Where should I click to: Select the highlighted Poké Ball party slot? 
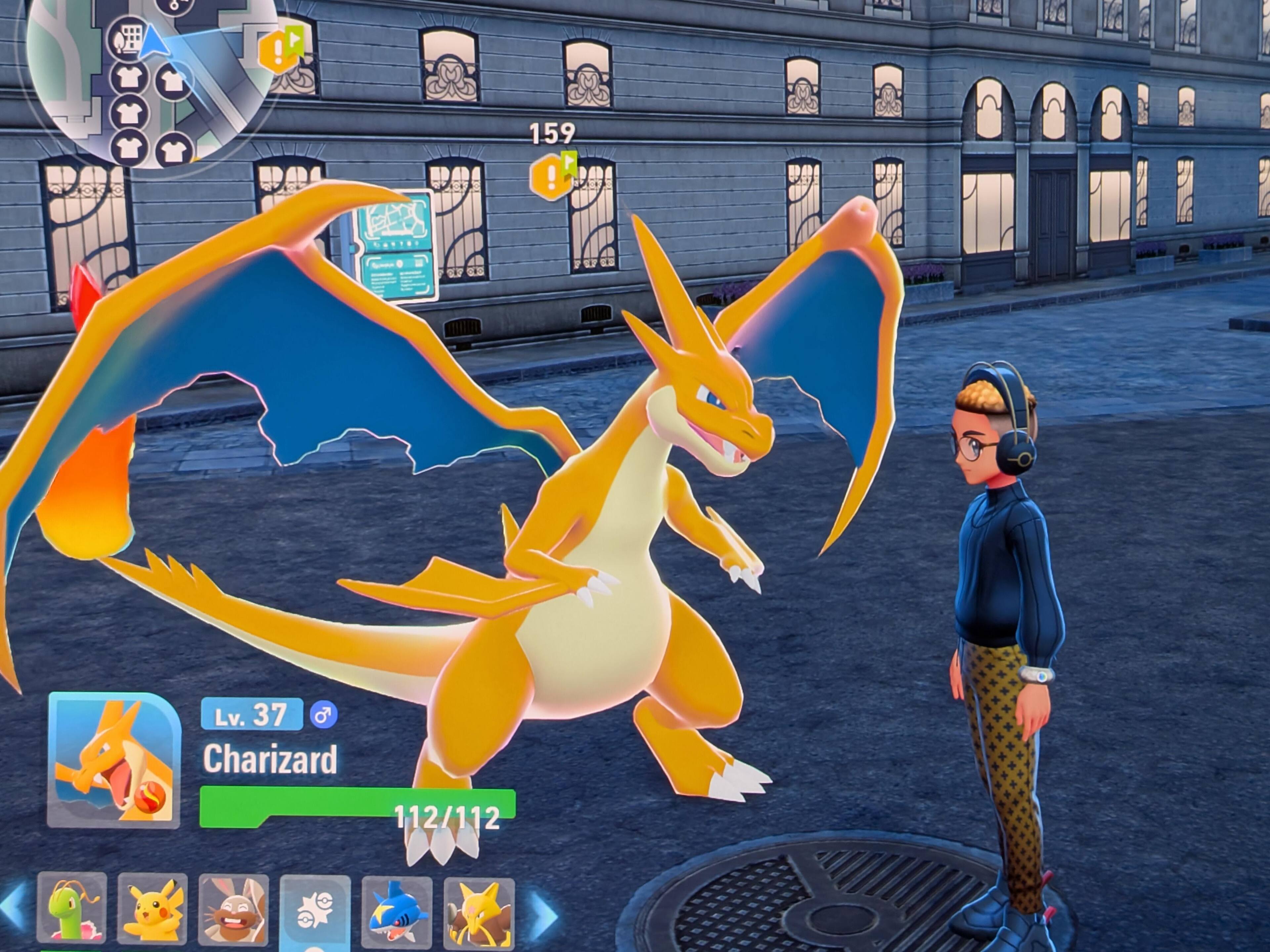click(315, 912)
